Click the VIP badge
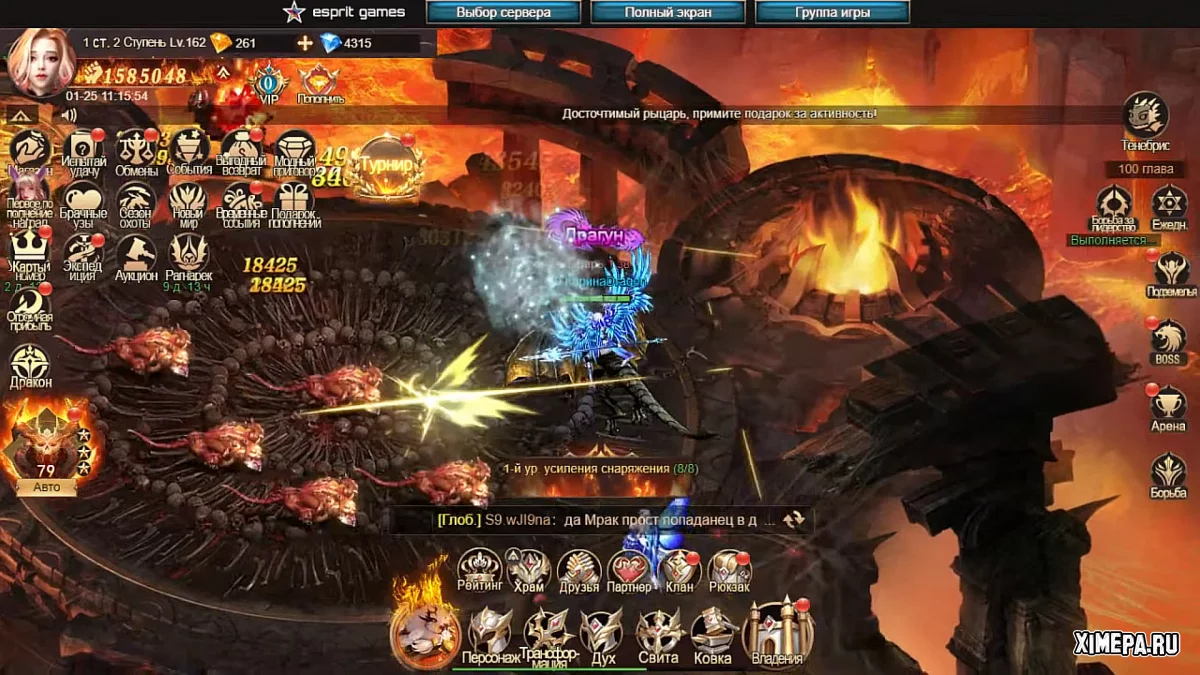Viewport: 1200px width, 675px height. [x=269, y=84]
